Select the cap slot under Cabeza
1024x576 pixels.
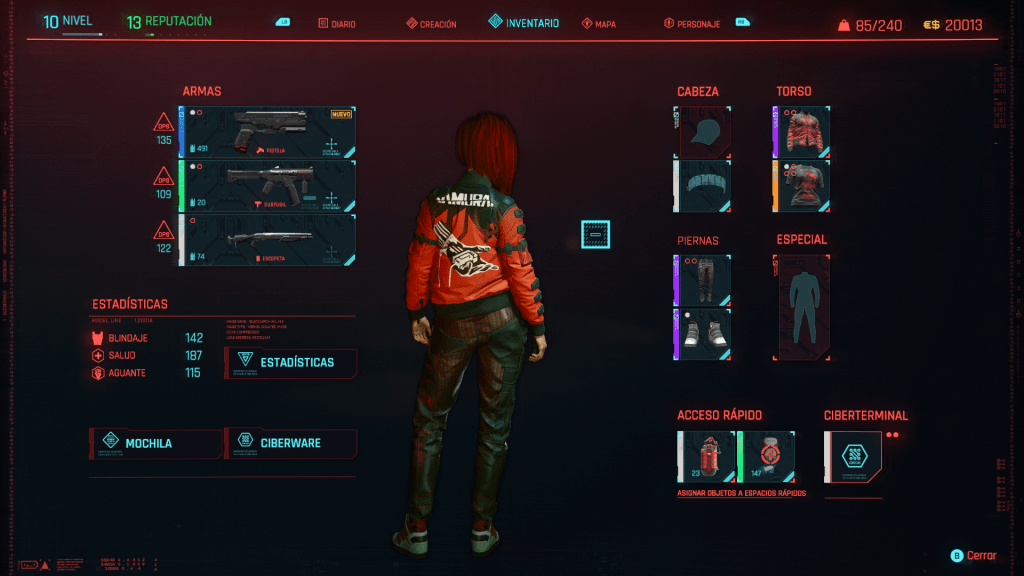click(x=705, y=133)
